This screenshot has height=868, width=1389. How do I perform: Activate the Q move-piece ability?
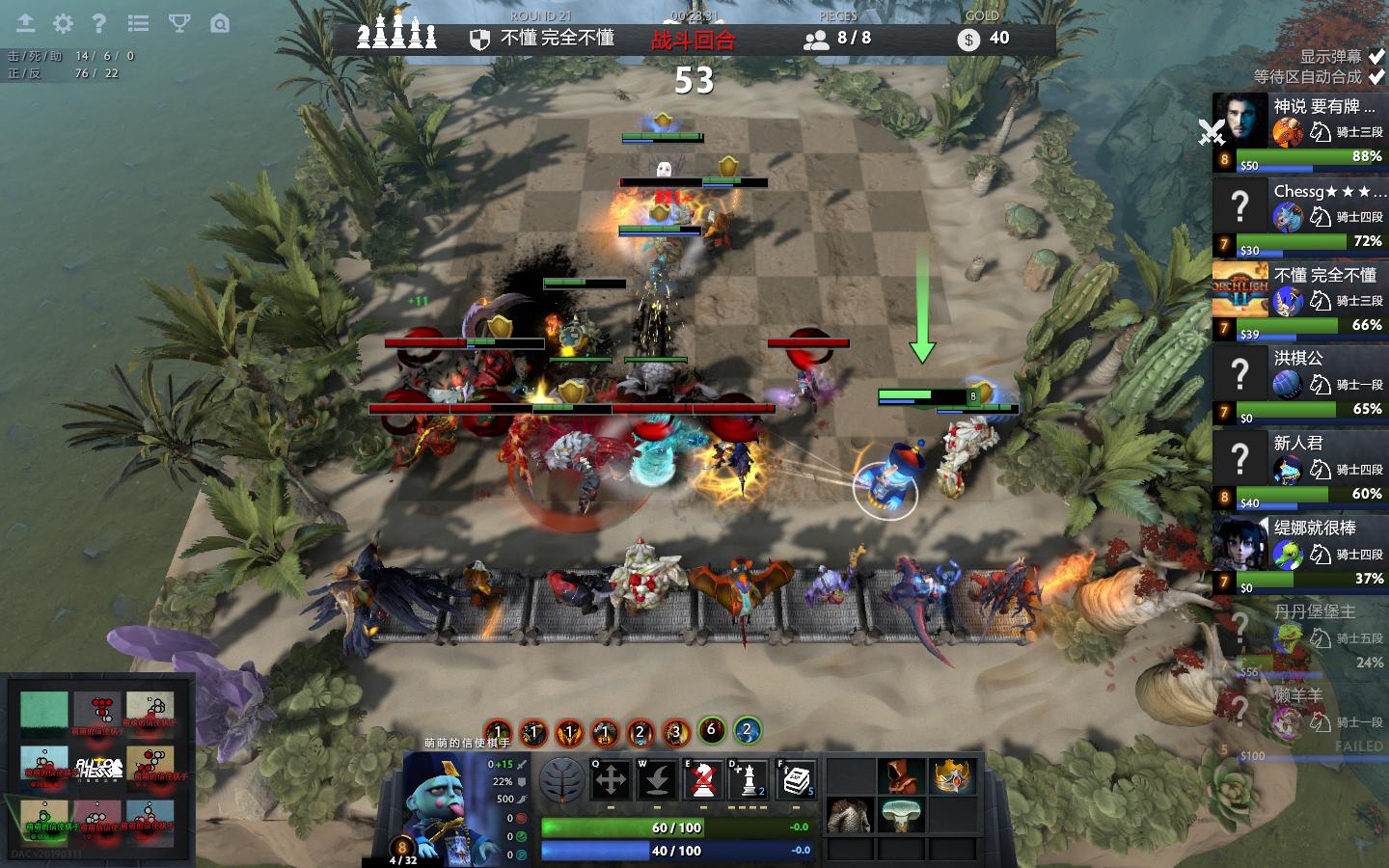click(611, 779)
